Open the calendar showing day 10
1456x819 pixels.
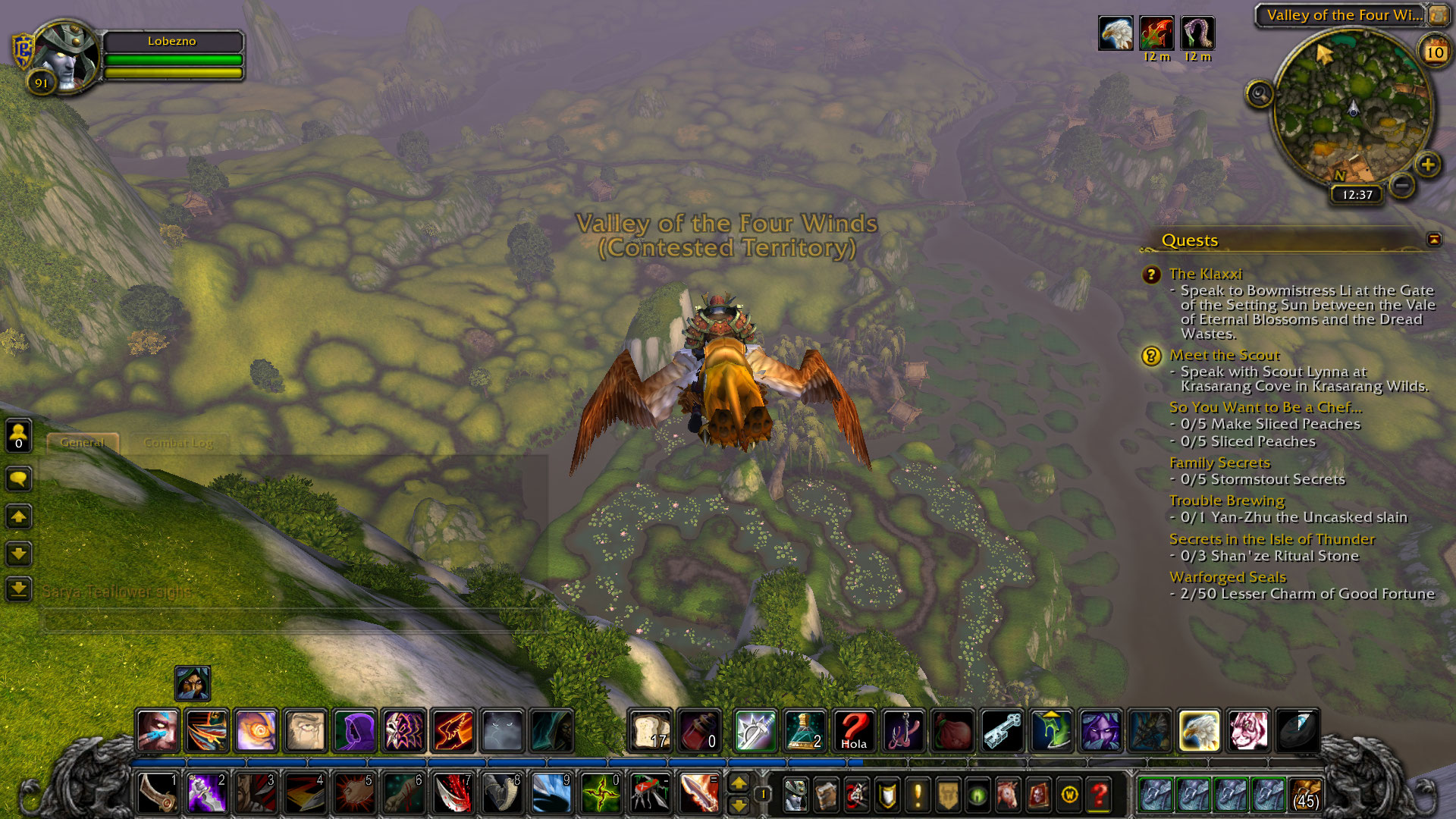pos(1434,52)
